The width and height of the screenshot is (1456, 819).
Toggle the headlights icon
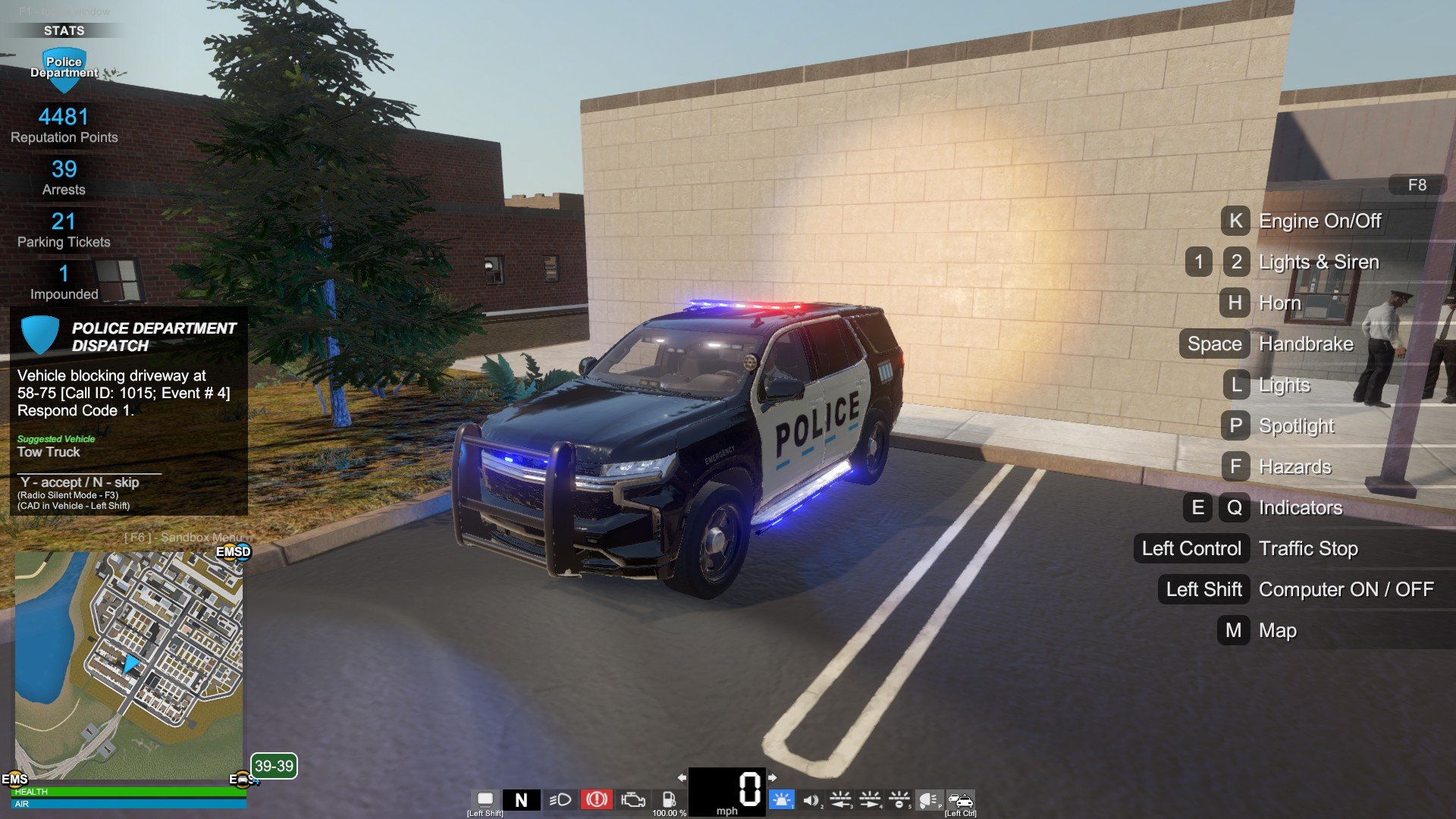click(560, 800)
